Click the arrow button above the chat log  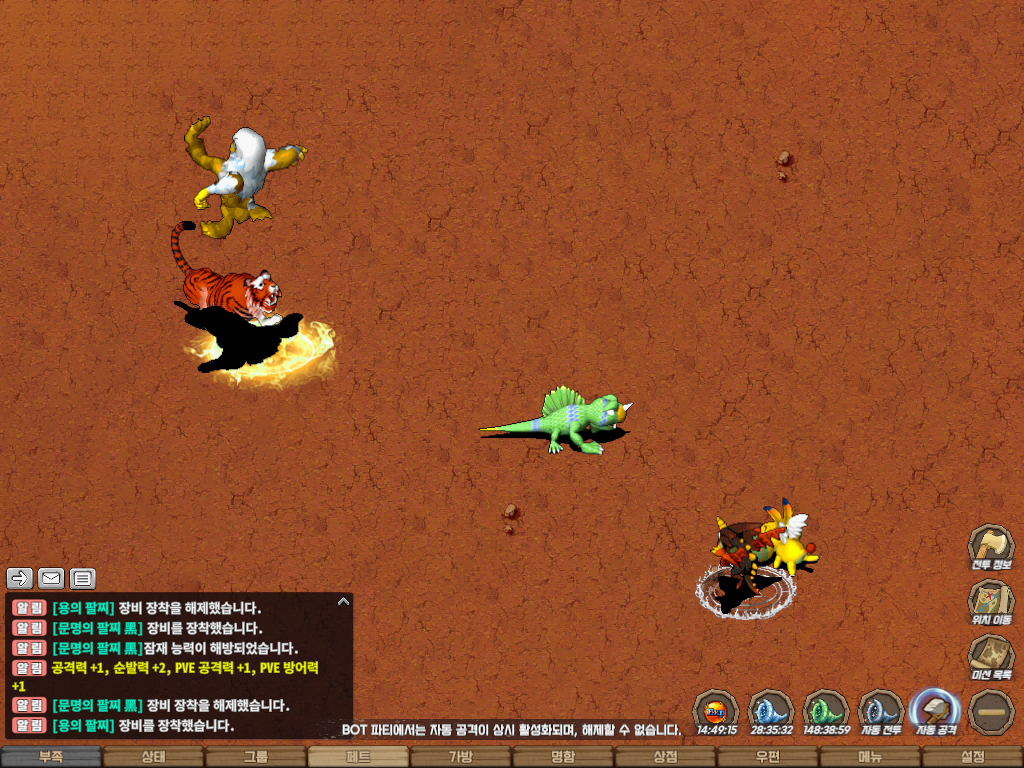point(20,577)
